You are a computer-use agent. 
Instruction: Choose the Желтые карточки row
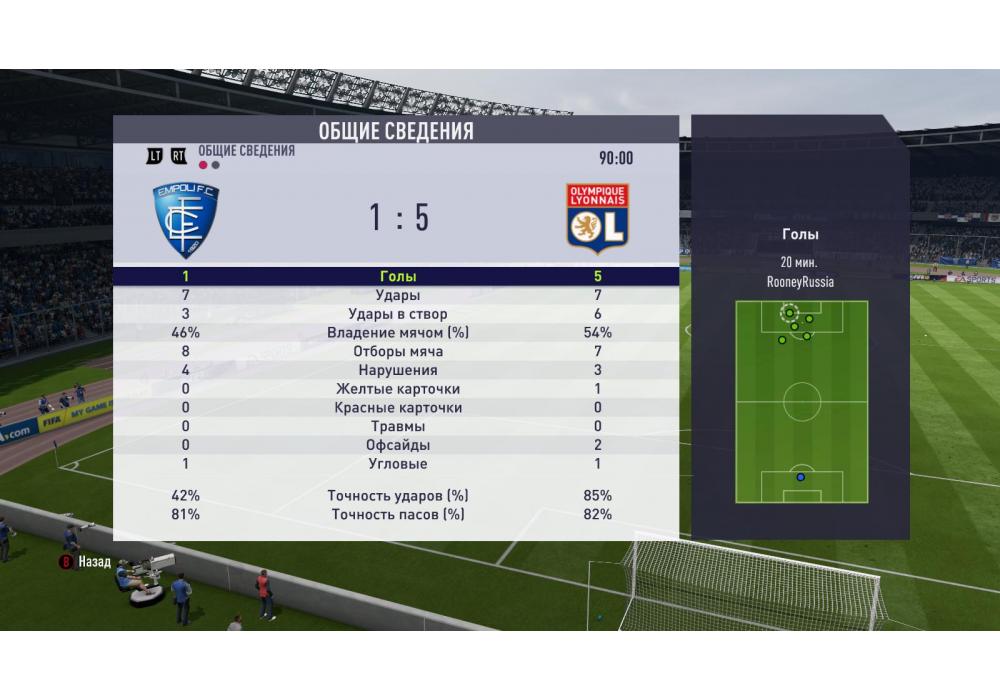tap(396, 389)
